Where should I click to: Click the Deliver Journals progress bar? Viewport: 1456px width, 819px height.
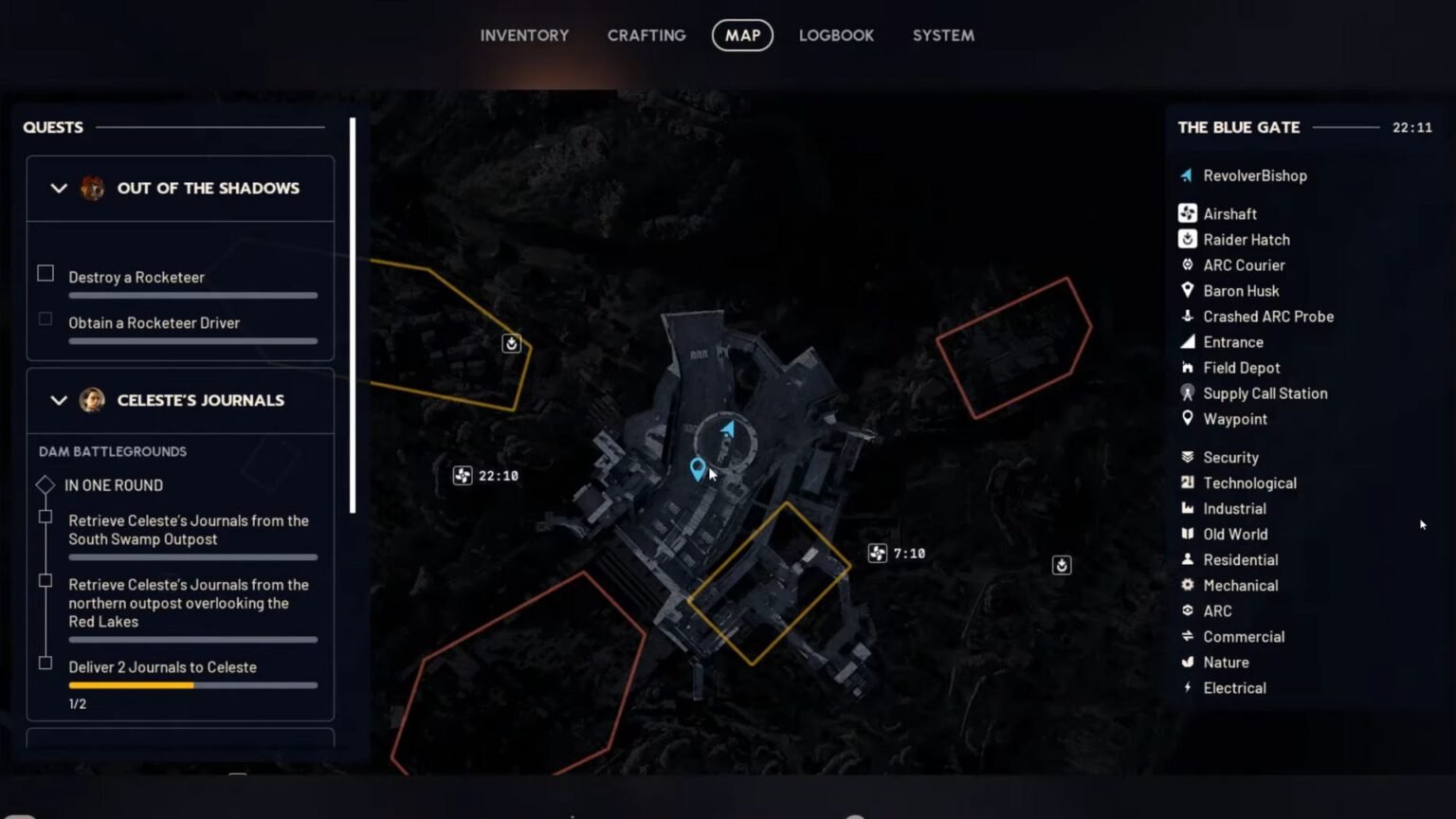(192, 684)
